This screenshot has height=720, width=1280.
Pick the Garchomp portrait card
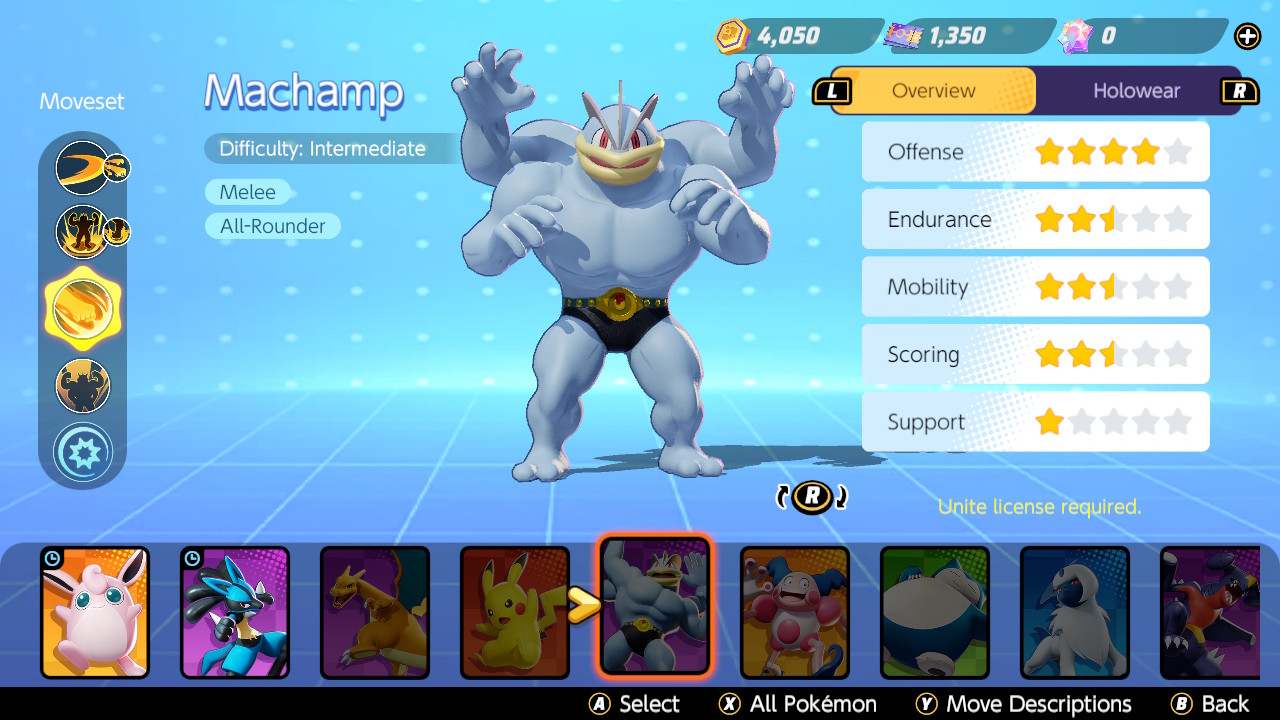click(1212, 612)
